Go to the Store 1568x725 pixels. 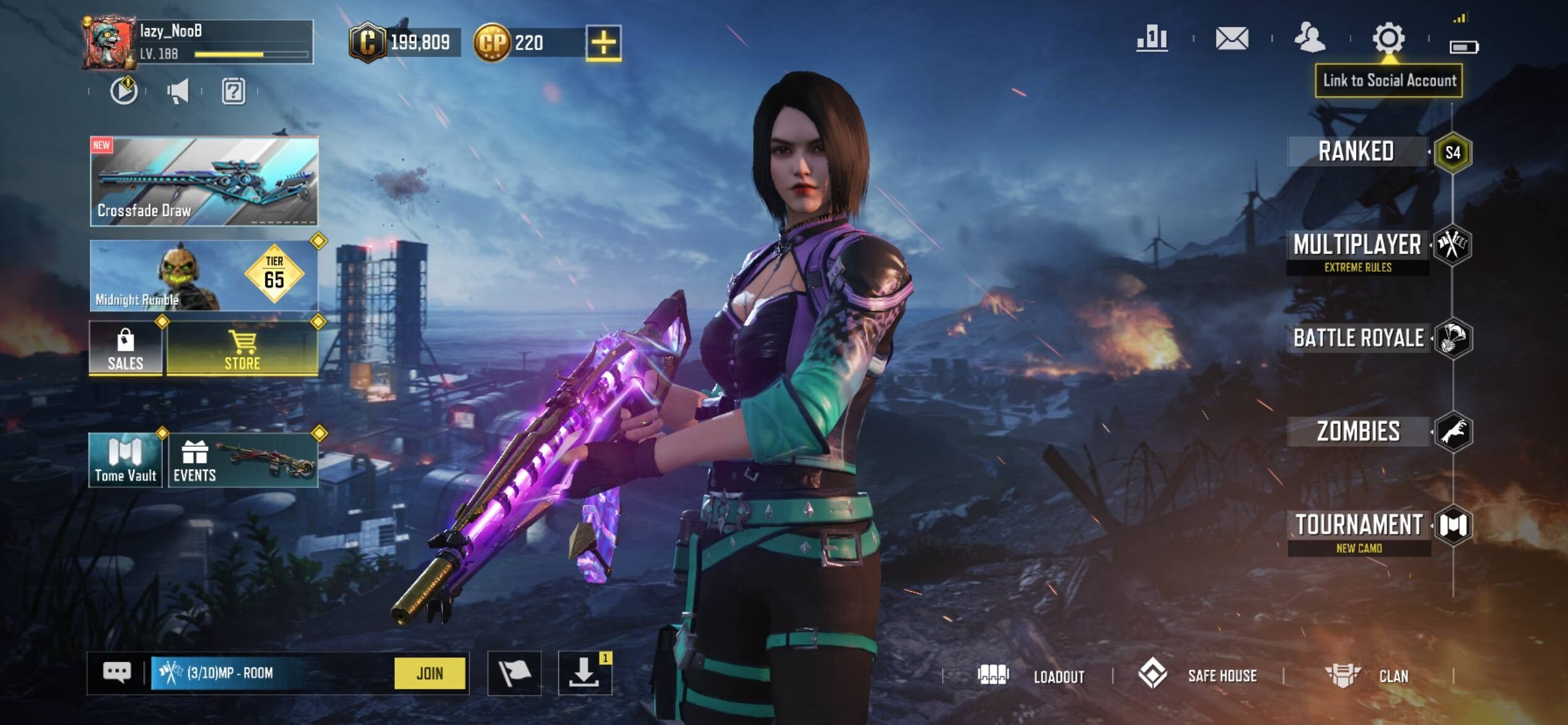[242, 349]
